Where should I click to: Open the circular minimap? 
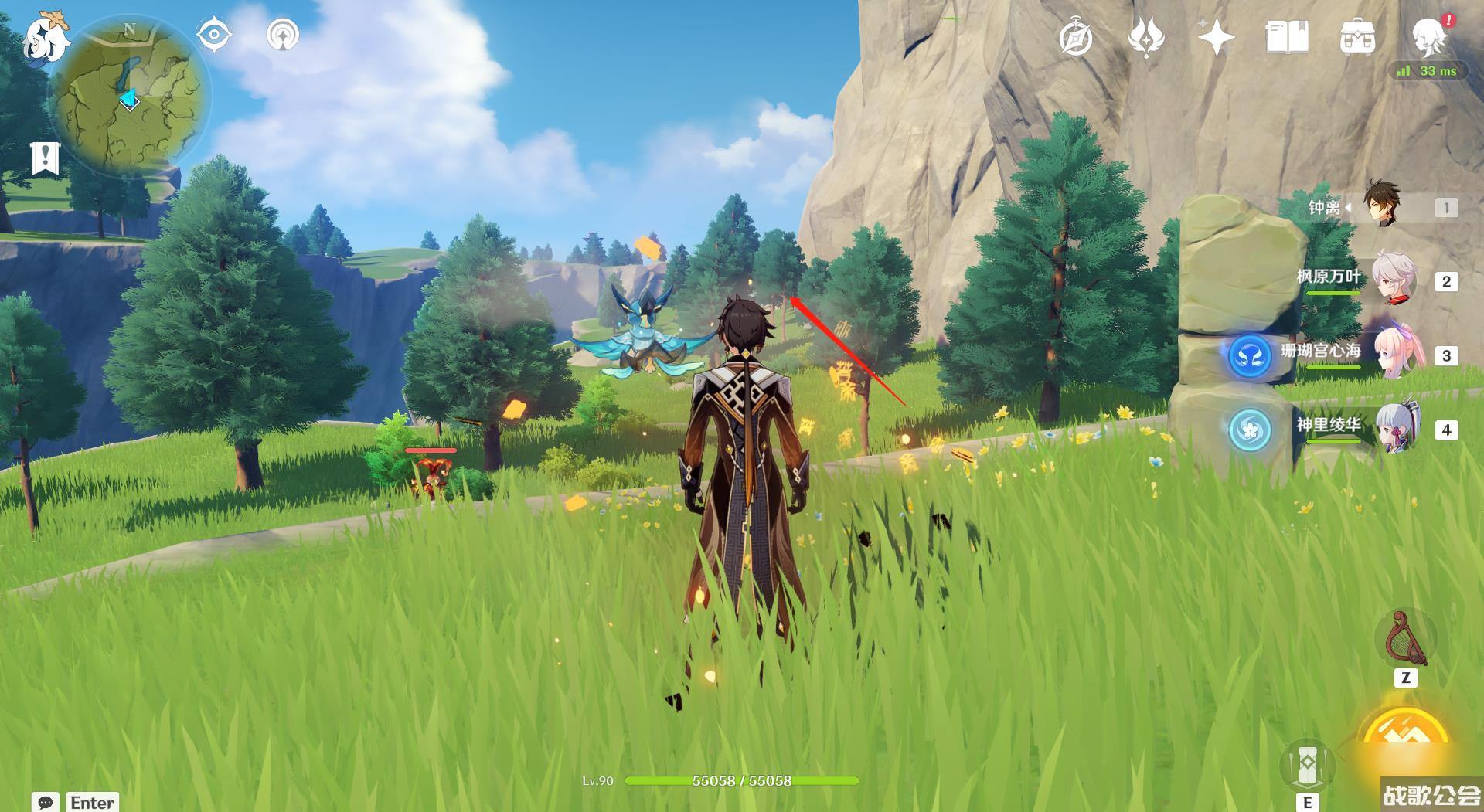130,98
